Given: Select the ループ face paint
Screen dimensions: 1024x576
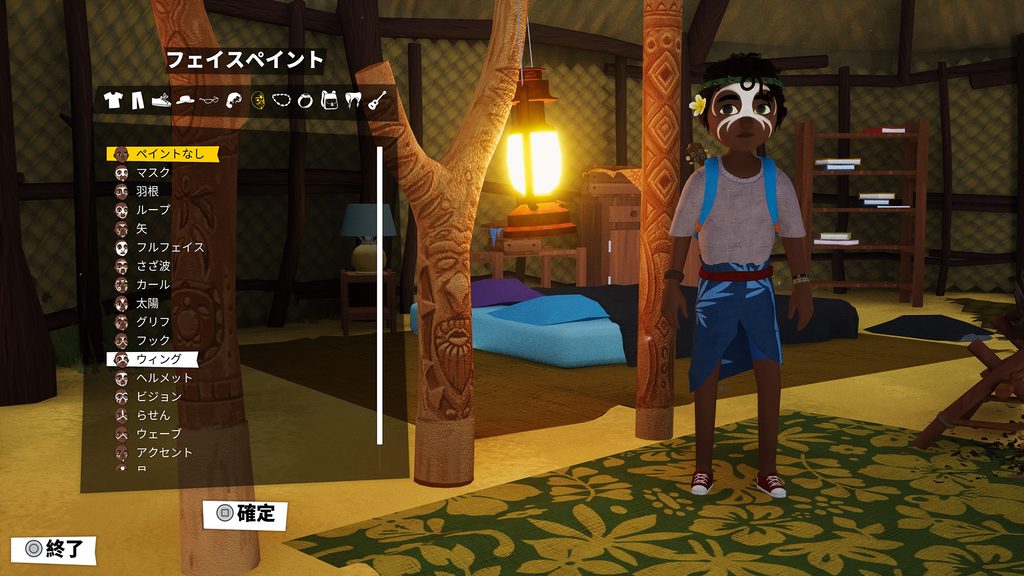Looking at the screenshot, I should pos(152,210).
